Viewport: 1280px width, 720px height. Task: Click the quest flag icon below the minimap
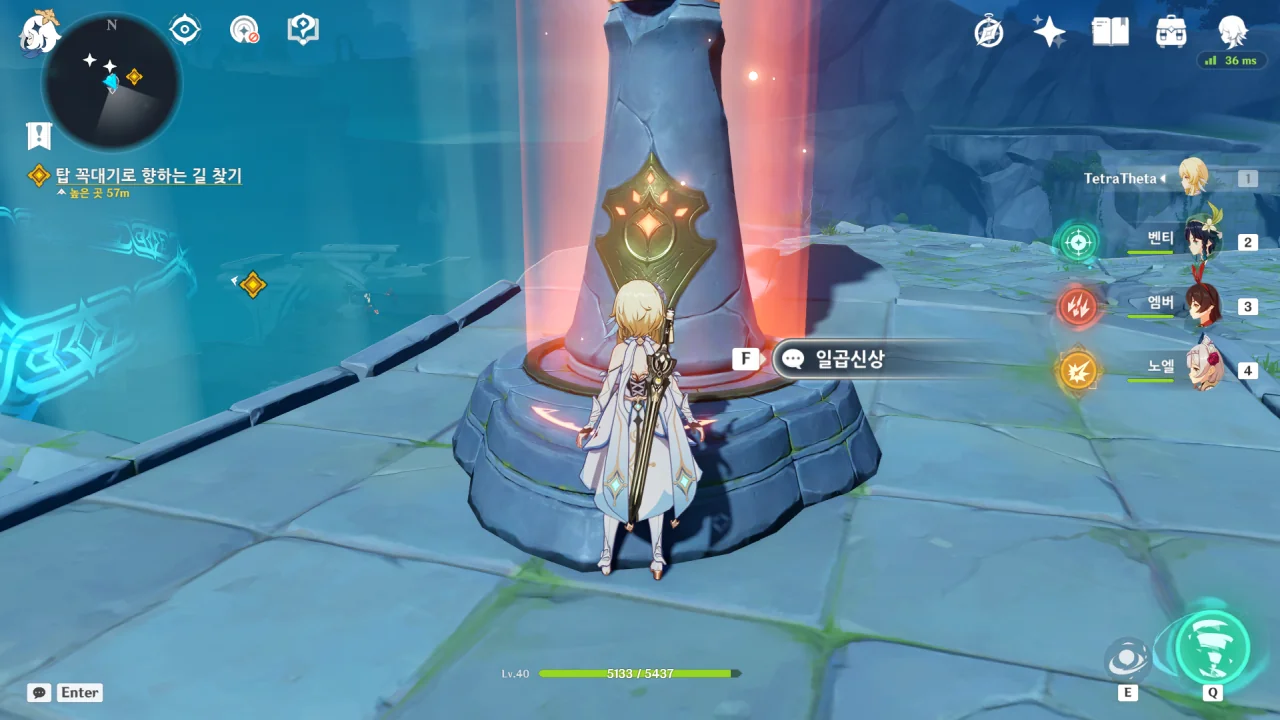pos(39,136)
